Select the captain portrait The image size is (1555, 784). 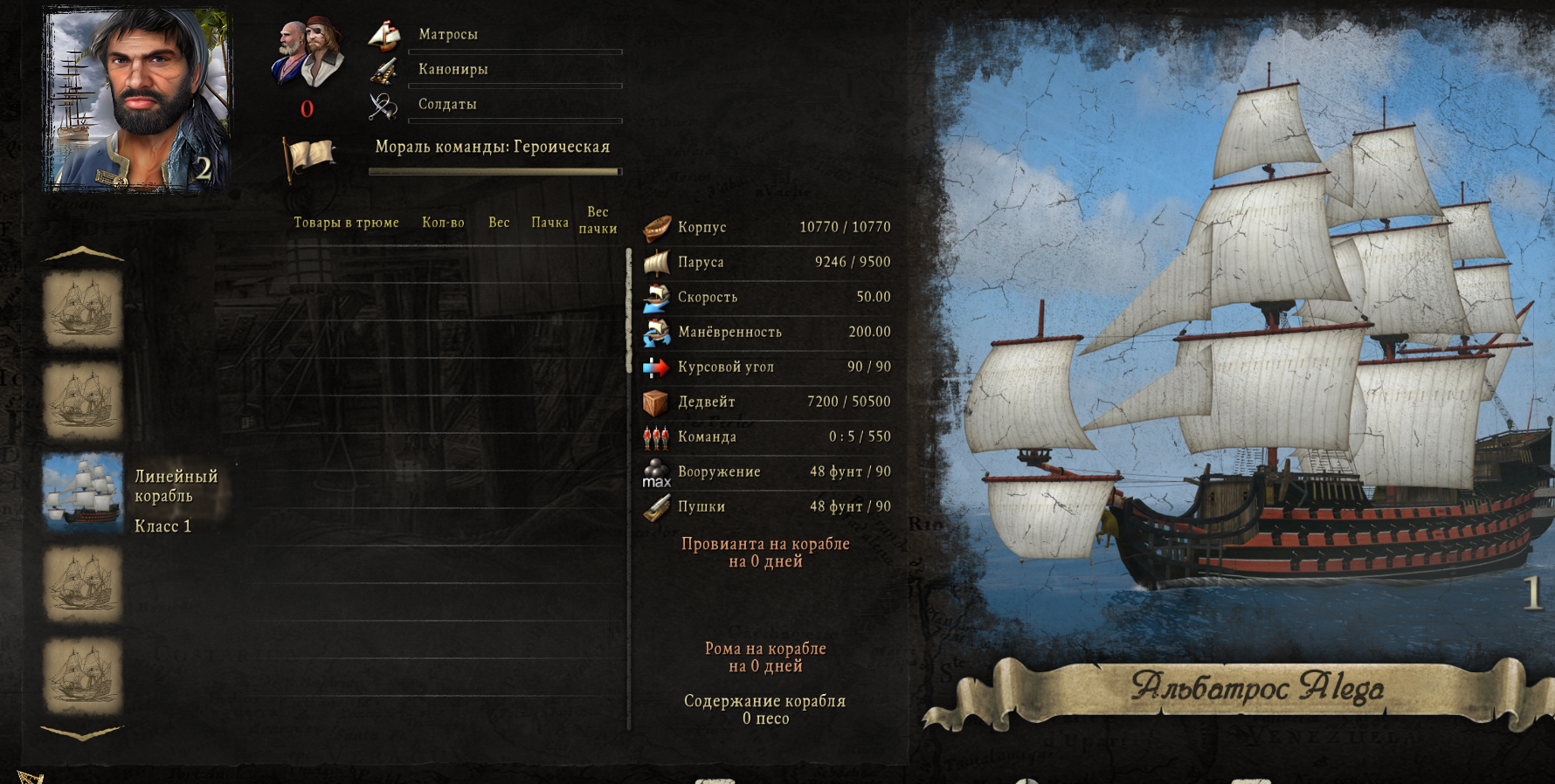[x=137, y=100]
